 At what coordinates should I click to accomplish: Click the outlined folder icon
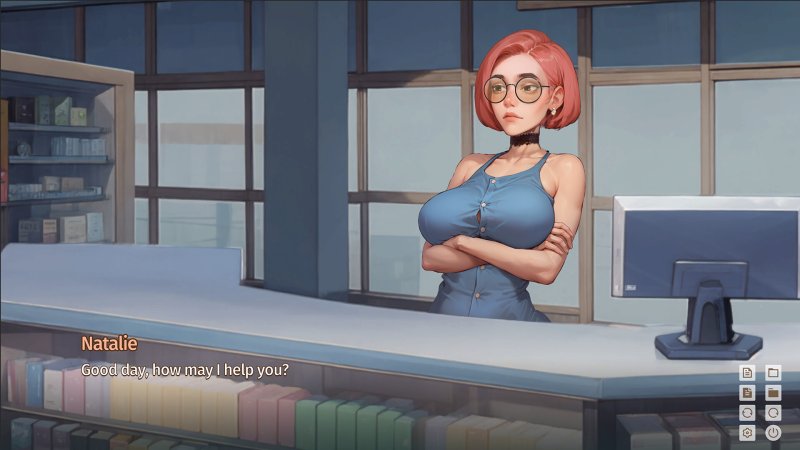click(773, 372)
